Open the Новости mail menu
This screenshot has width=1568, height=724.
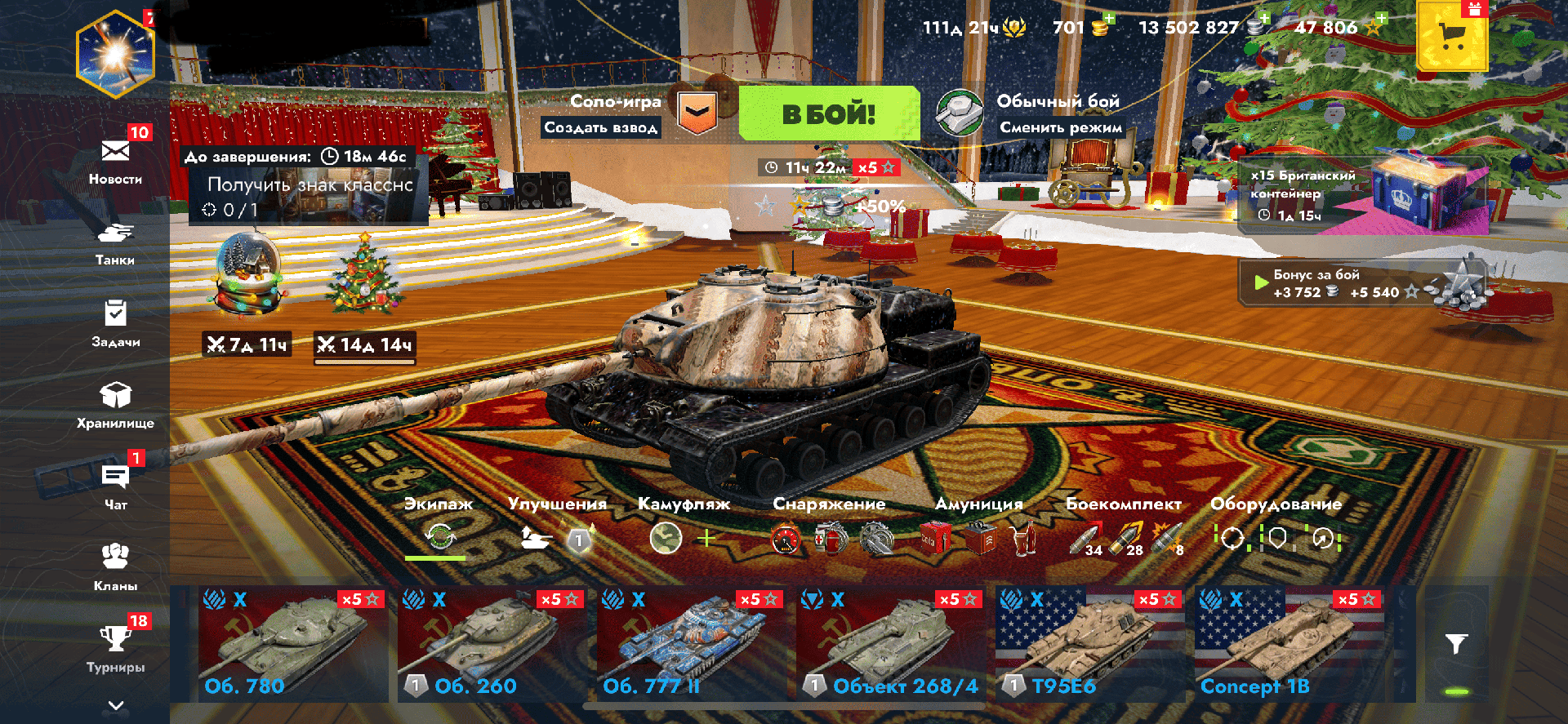coord(115,161)
